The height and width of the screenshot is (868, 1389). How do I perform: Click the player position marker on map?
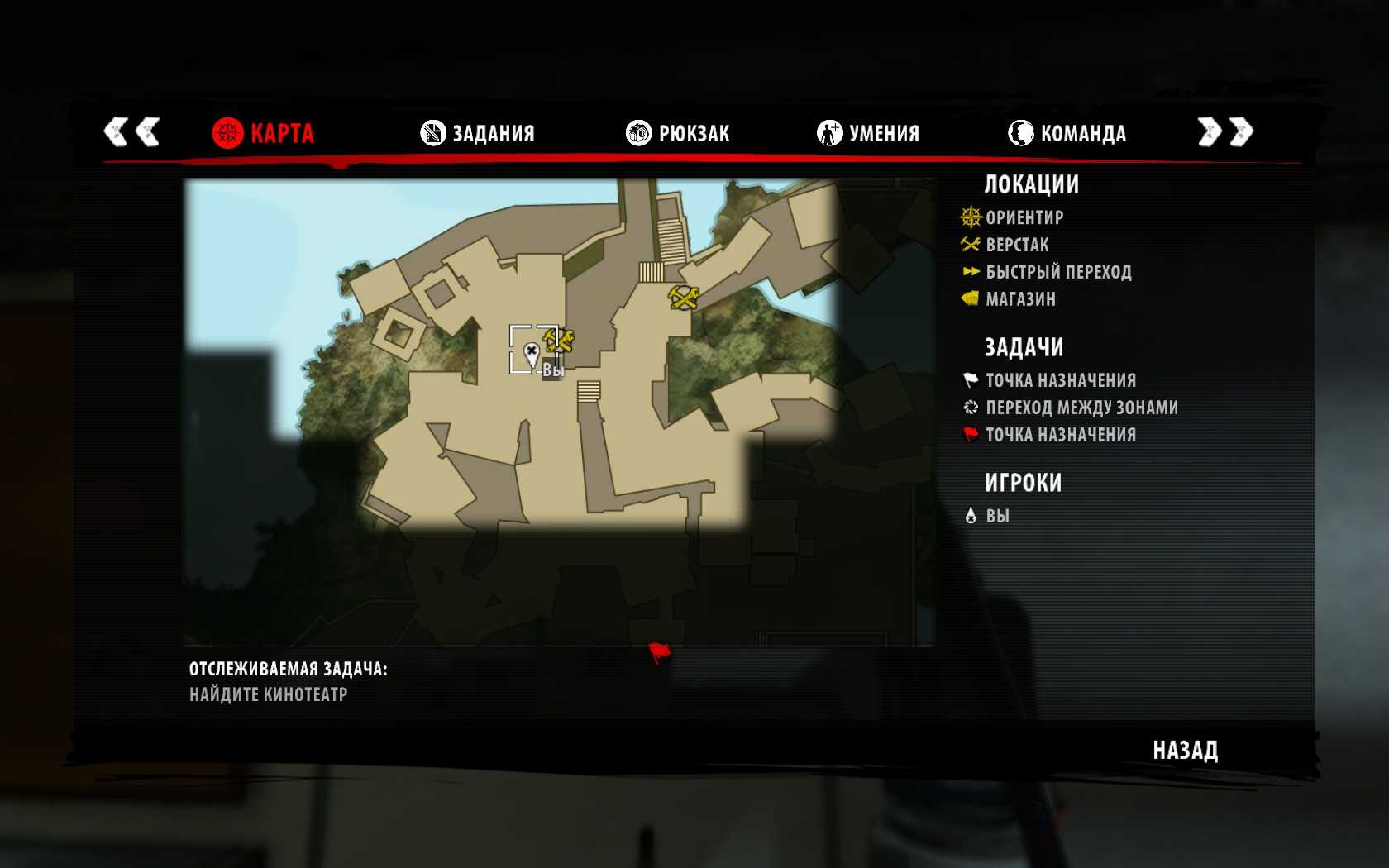pyautogui.click(x=532, y=355)
